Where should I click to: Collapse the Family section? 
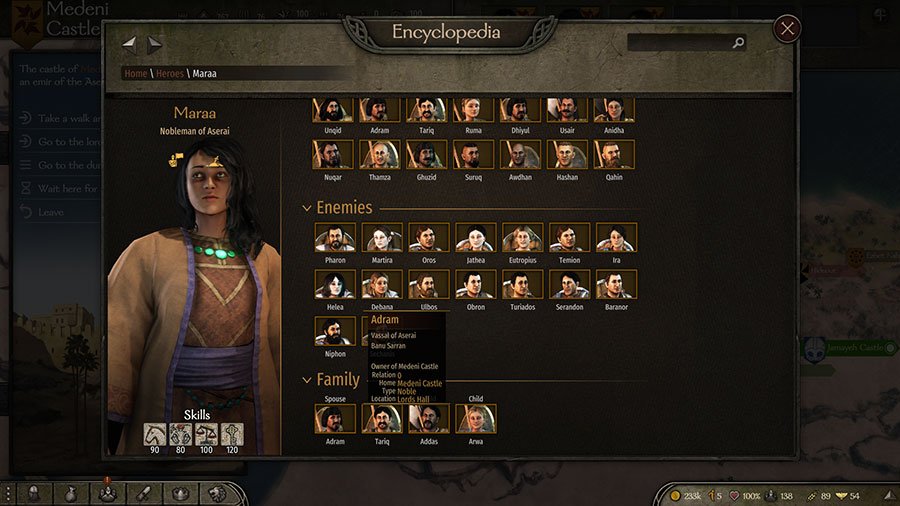tap(306, 380)
